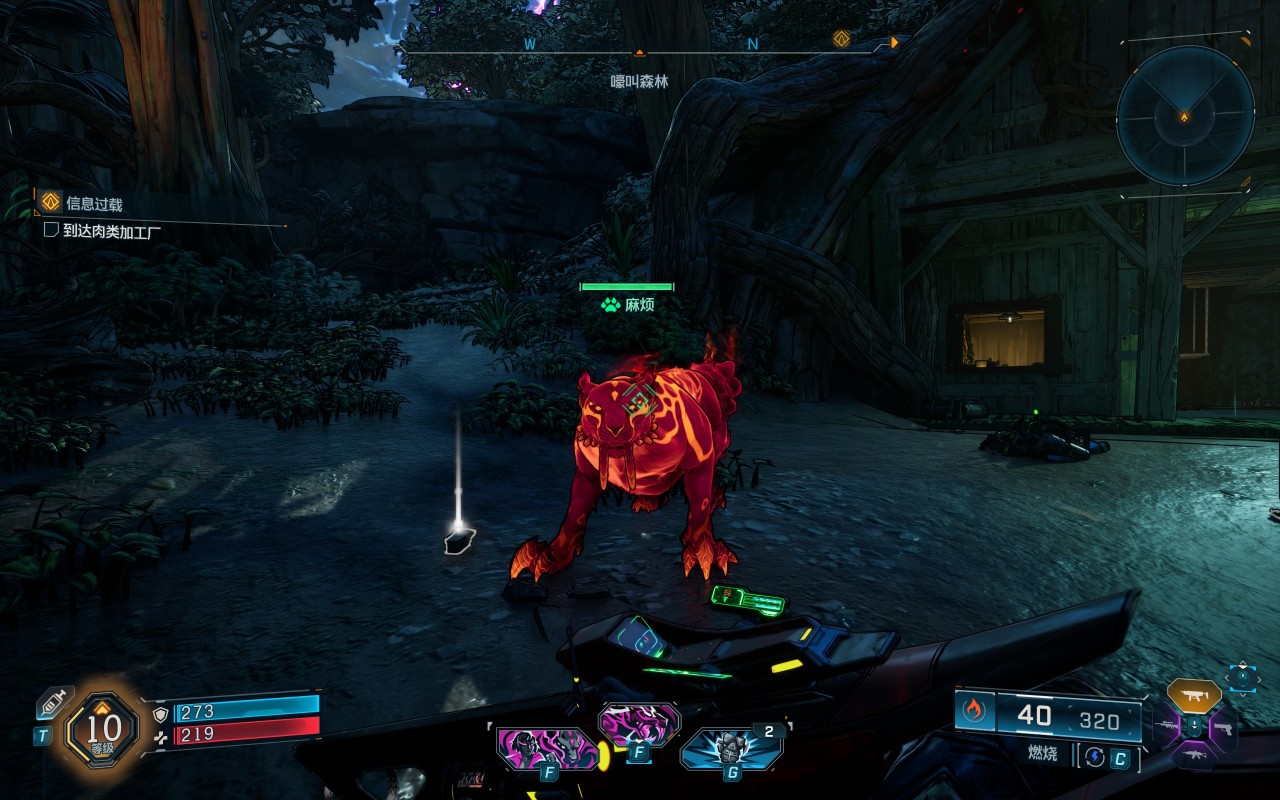The width and height of the screenshot is (1280, 800).
Task: Toggle the lightning element swap icon
Action: (x=1095, y=757)
